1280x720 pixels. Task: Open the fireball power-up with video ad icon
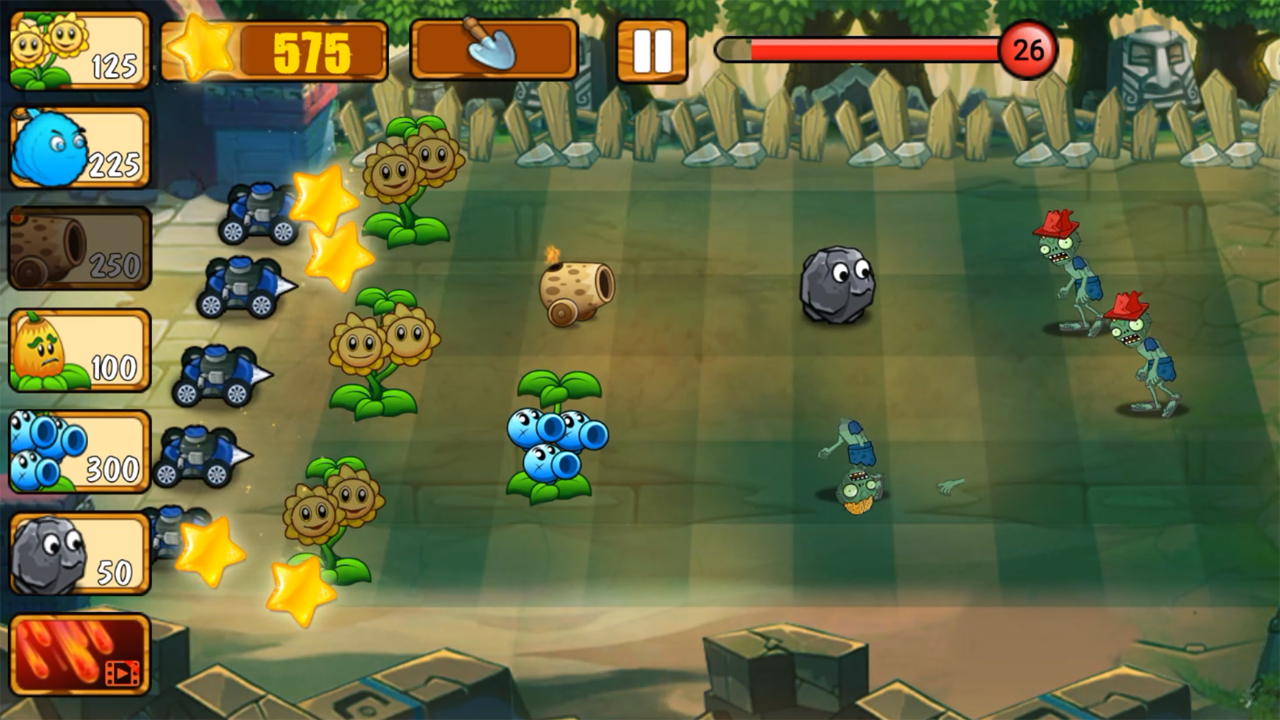click(x=78, y=655)
